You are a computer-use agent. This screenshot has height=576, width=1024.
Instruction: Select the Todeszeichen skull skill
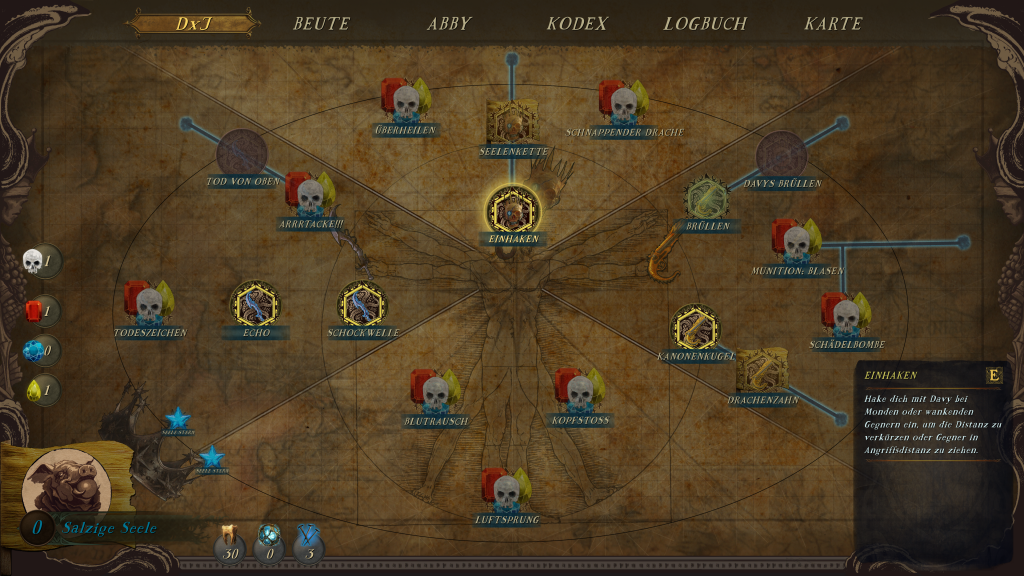coord(149,304)
